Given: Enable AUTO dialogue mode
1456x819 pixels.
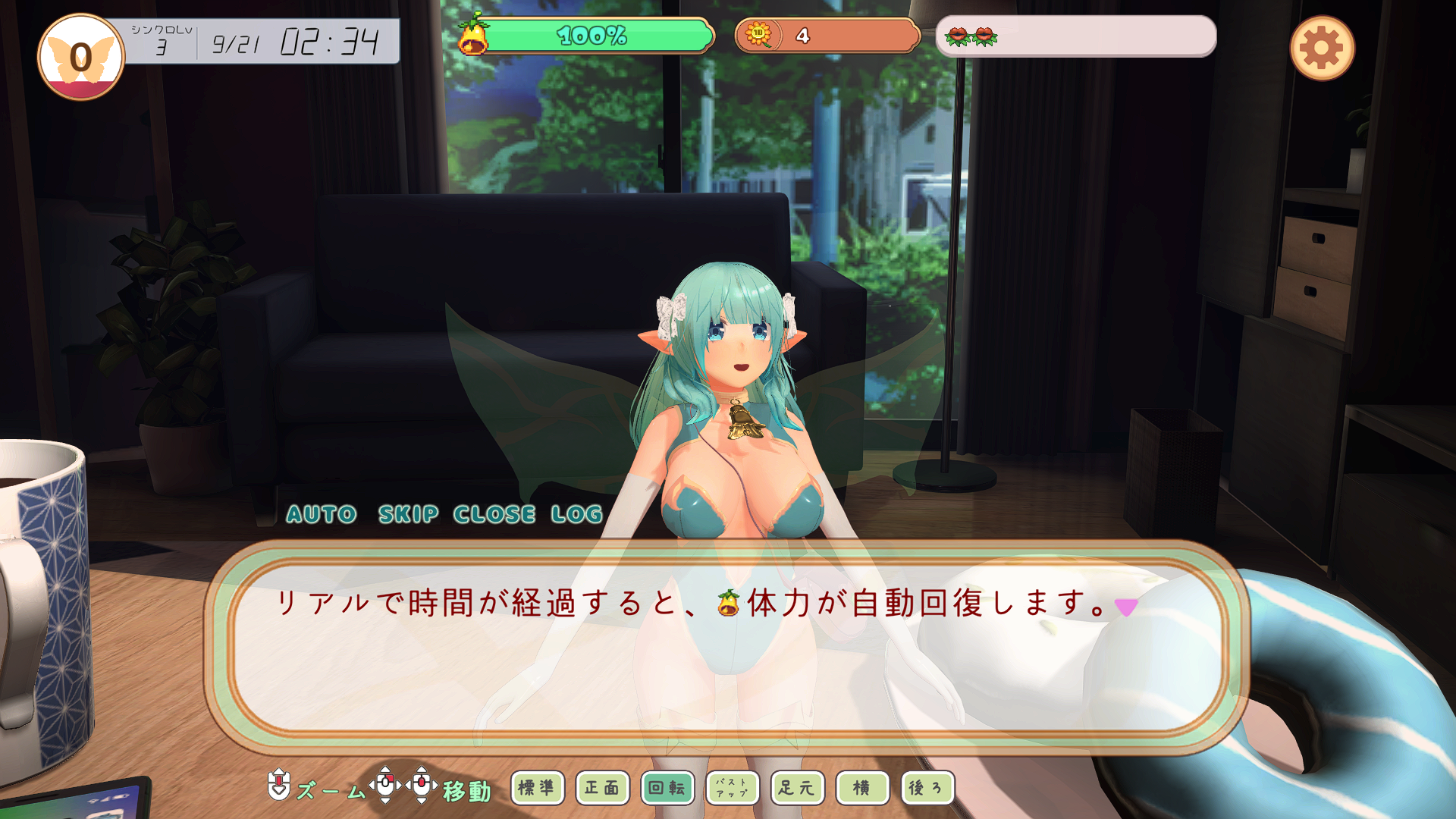Looking at the screenshot, I should [322, 514].
